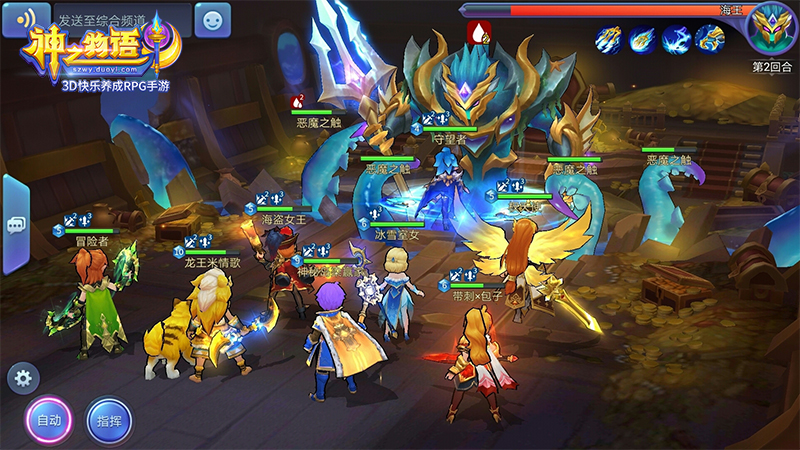800x450 pixels.
Task: Expand the chat bubble side panel
Action: pos(15,225)
